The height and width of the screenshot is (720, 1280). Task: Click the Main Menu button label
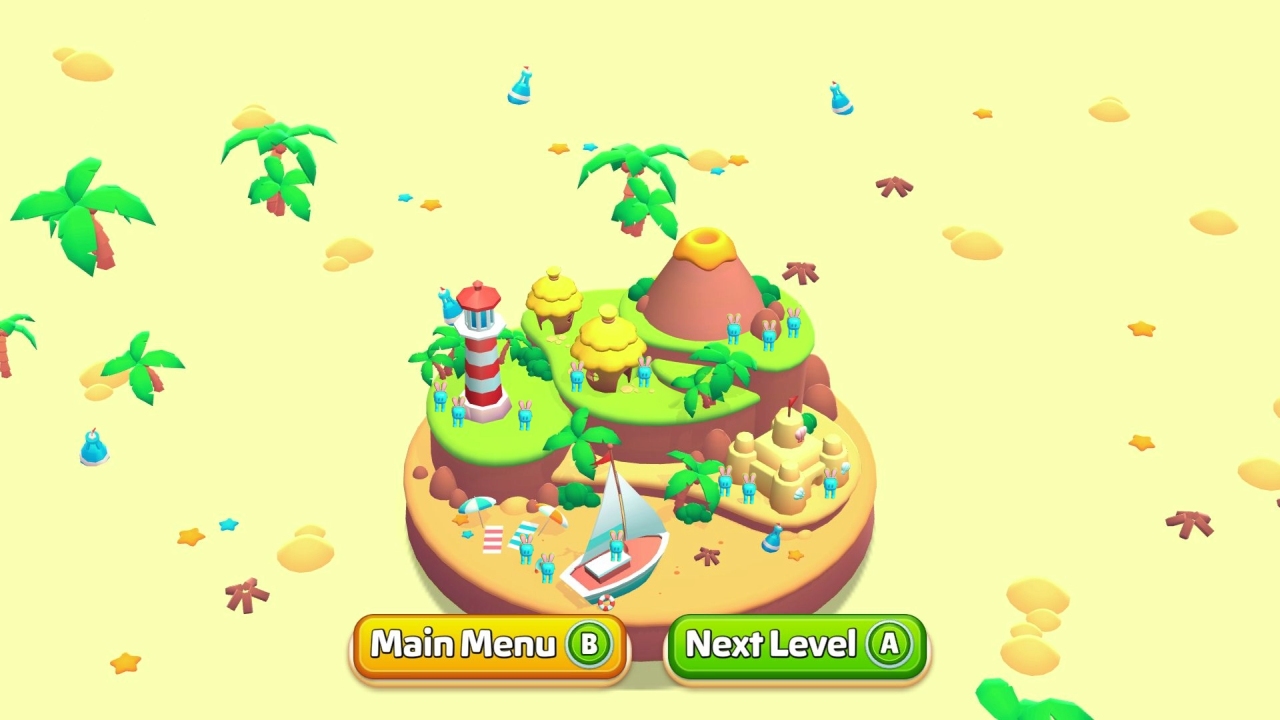click(462, 644)
